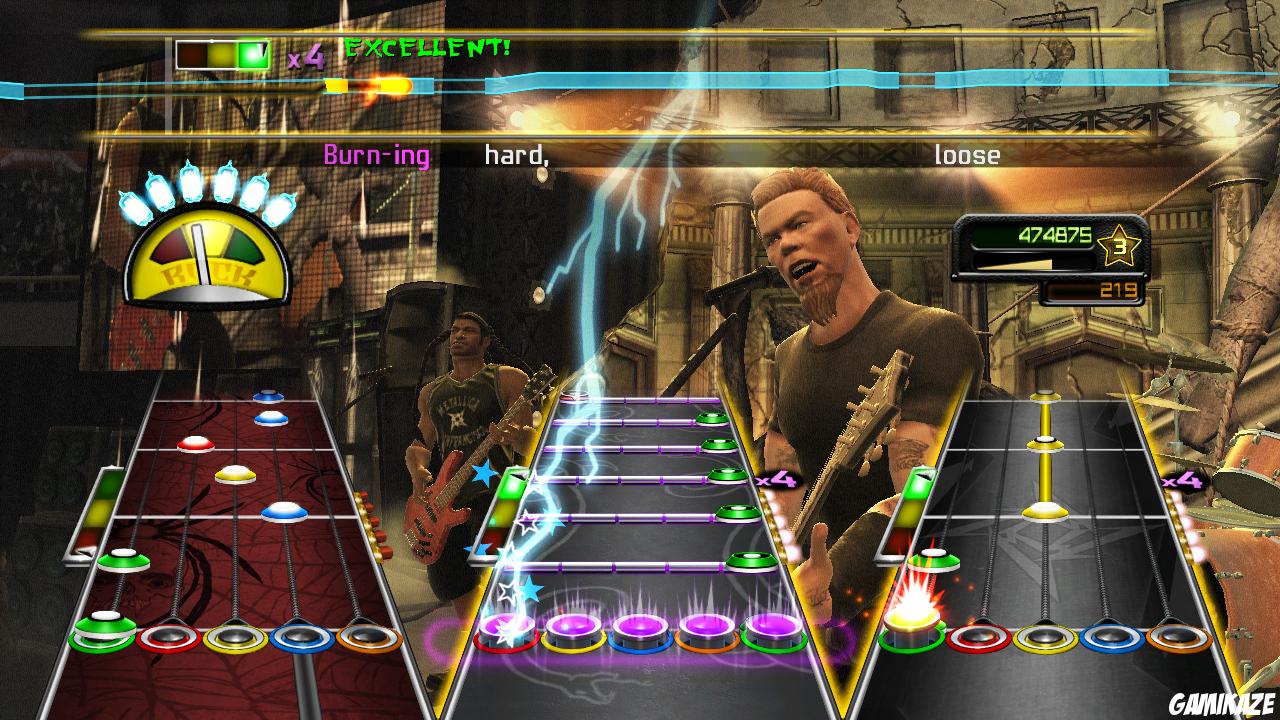1280x720 pixels.
Task: Click the blue fret on the left highway
Action: 302,637
